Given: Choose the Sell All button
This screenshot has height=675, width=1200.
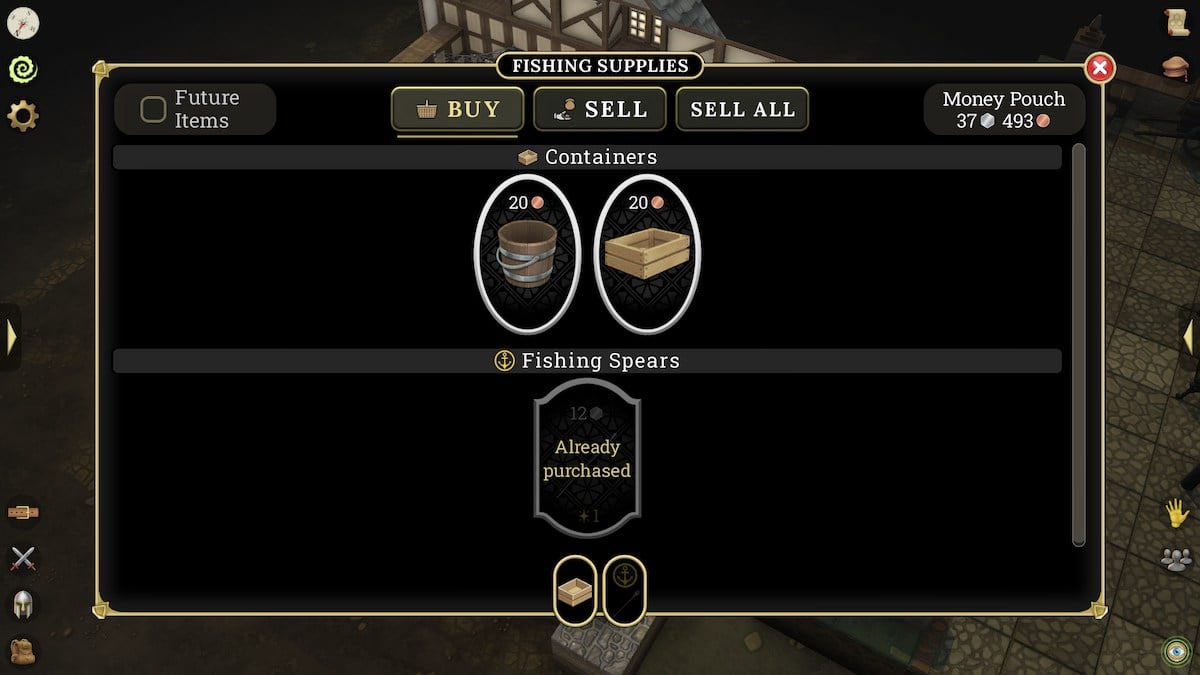Looking at the screenshot, I should 742,109.
